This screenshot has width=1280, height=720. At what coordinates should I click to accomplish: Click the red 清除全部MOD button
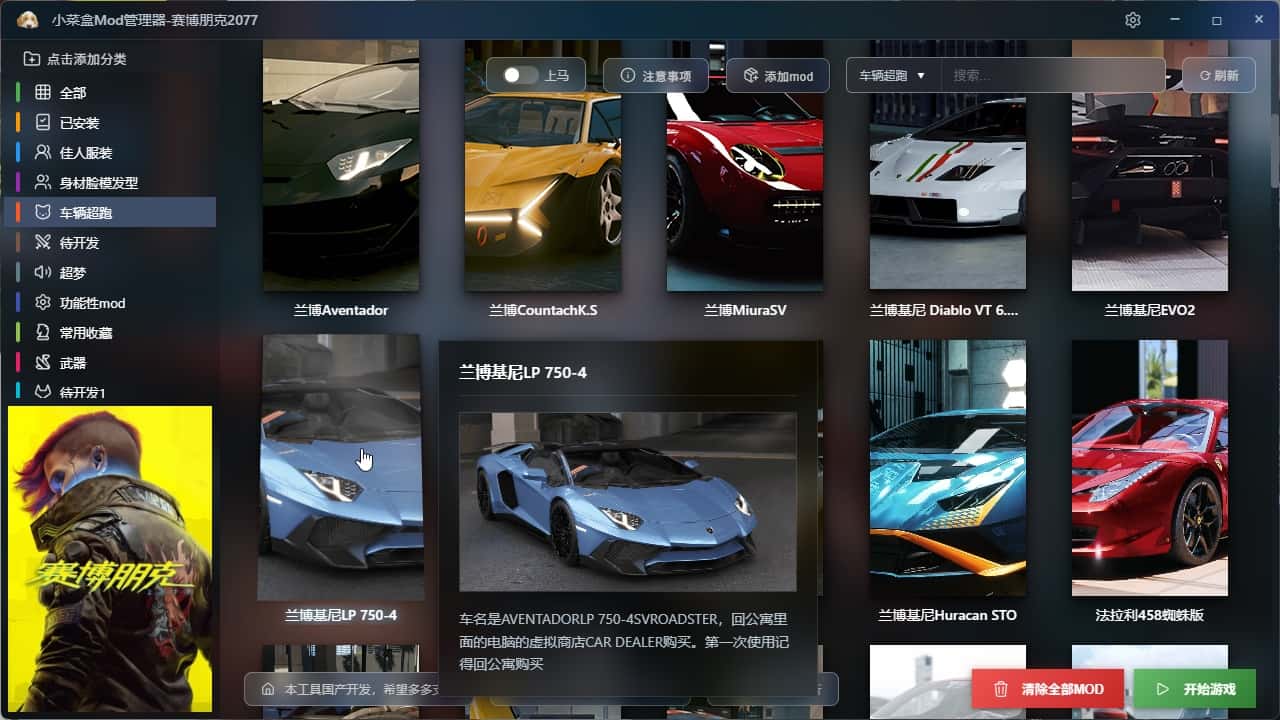(1049, 689)
